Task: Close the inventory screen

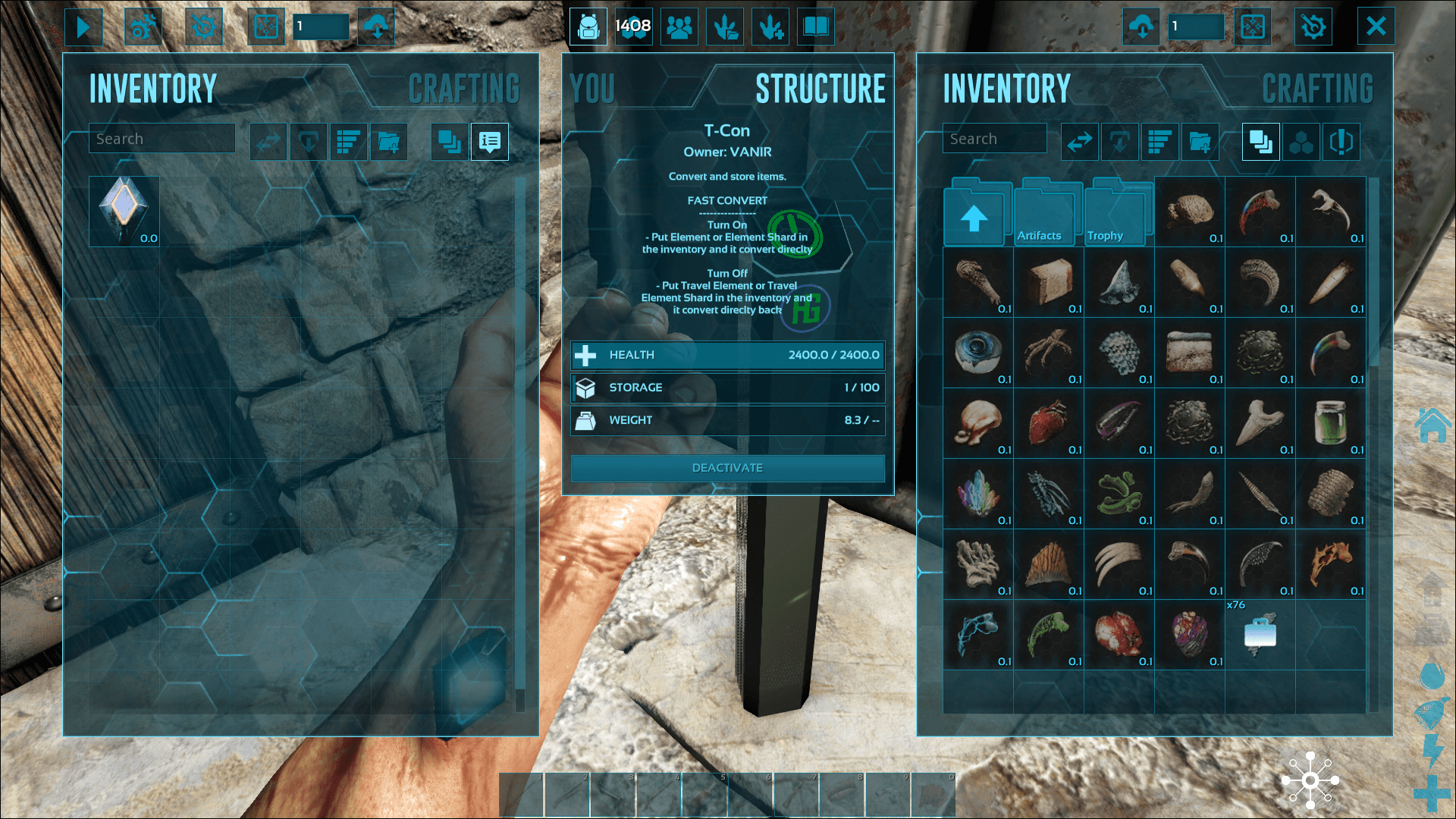Action: coord(1376,27)
